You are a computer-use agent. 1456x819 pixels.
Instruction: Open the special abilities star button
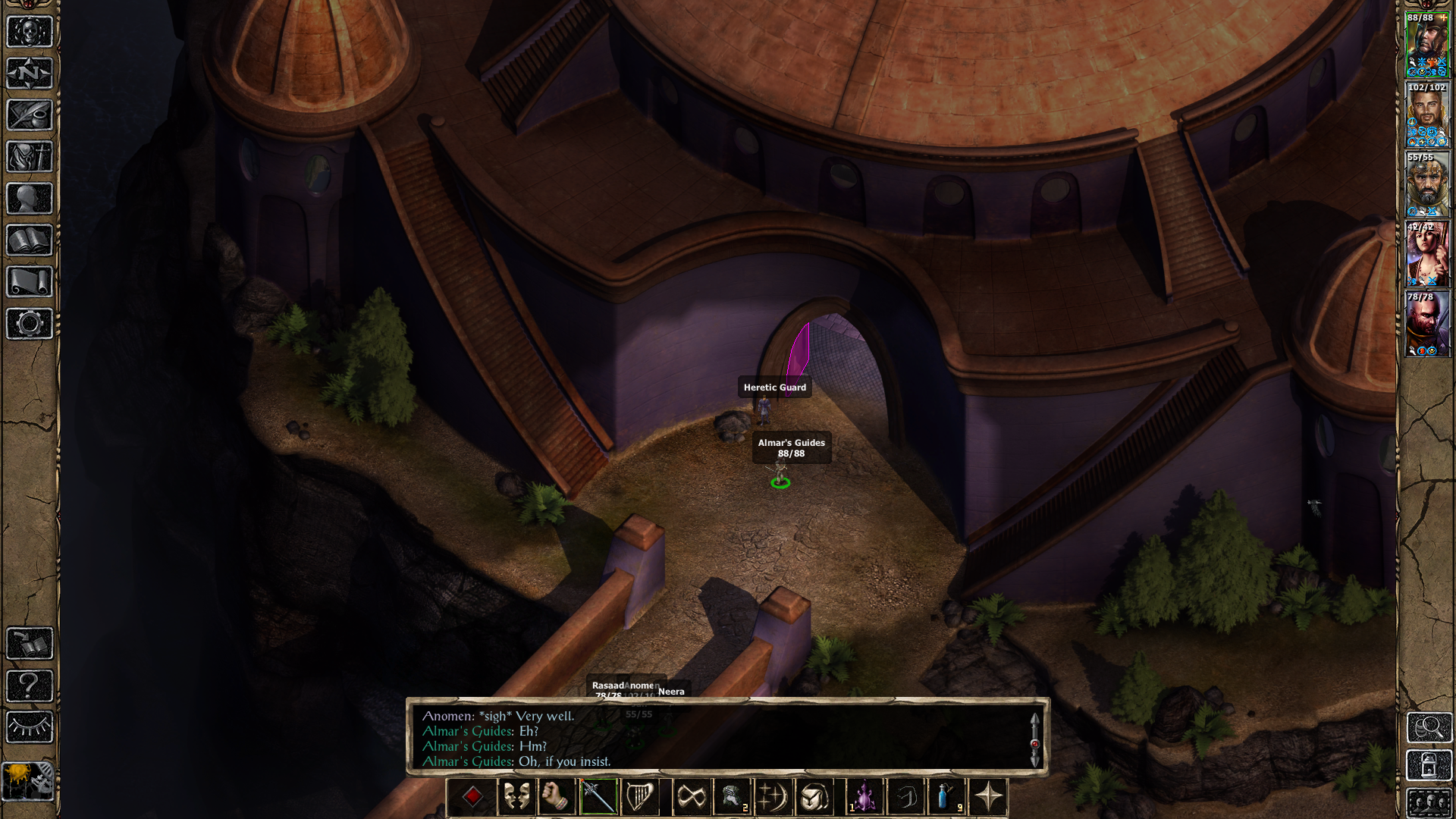(988, 797)
